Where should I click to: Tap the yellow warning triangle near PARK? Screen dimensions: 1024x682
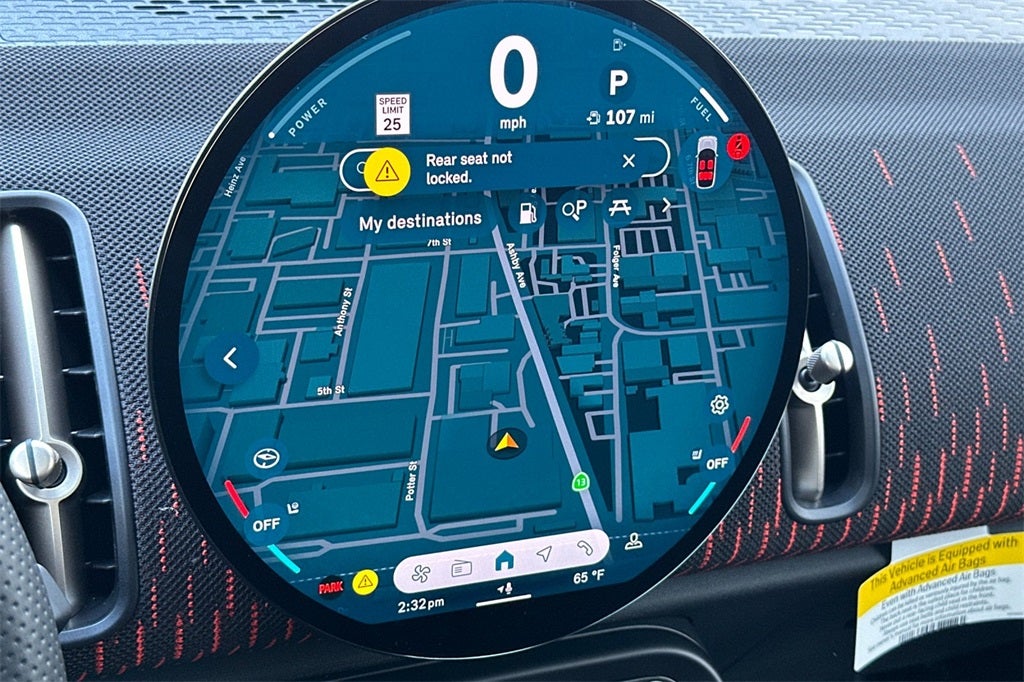[x=365, y=579]
